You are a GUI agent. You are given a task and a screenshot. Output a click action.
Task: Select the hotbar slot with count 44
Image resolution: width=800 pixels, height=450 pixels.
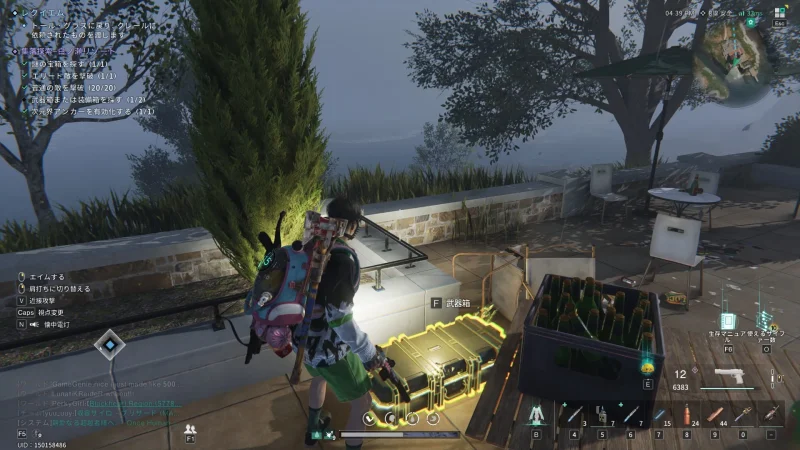tap(714, 413)
